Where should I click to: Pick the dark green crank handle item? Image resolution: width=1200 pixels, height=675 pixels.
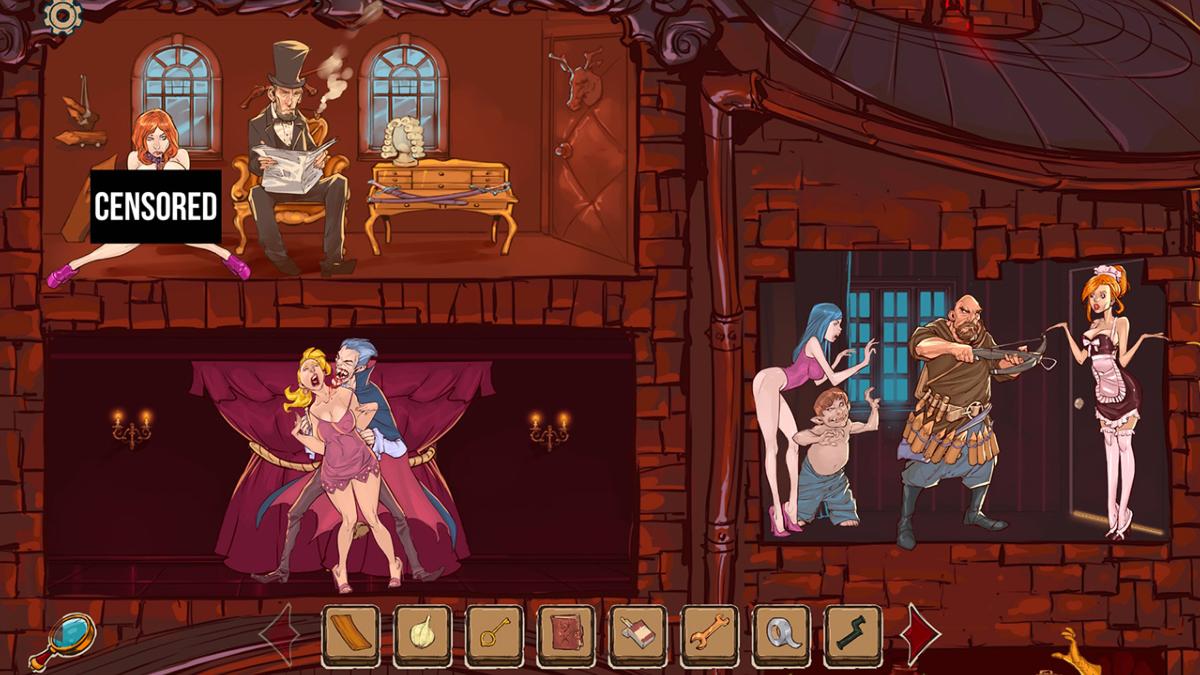point(853,635)
